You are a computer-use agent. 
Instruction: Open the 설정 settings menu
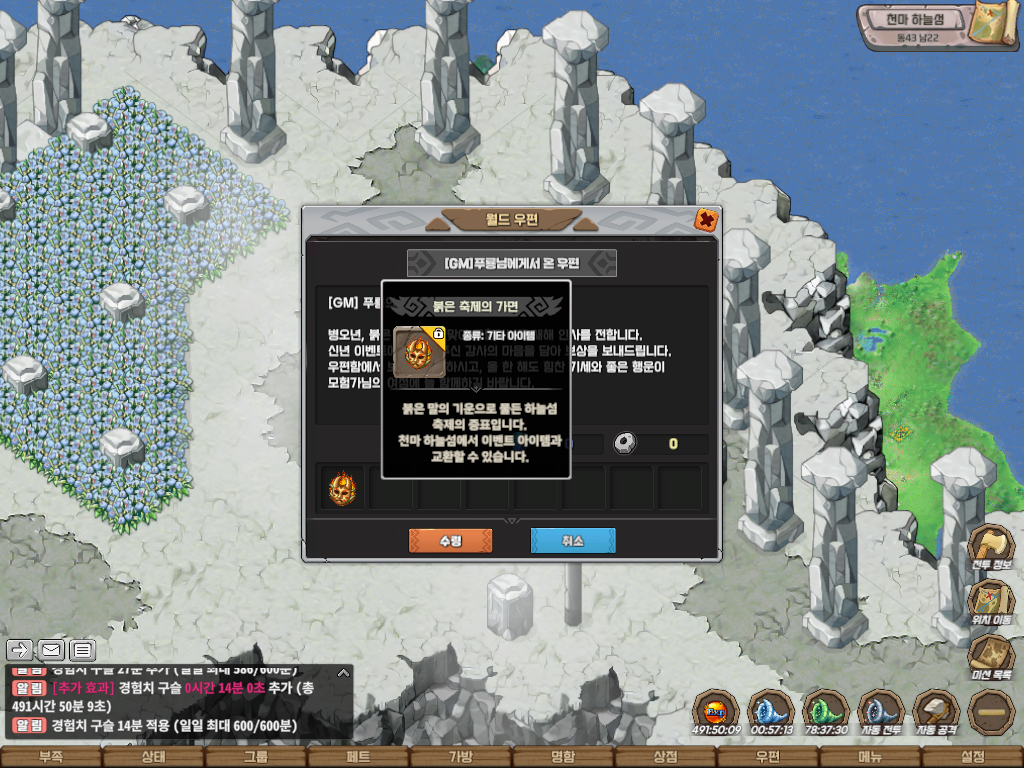[x=972, y=757]
